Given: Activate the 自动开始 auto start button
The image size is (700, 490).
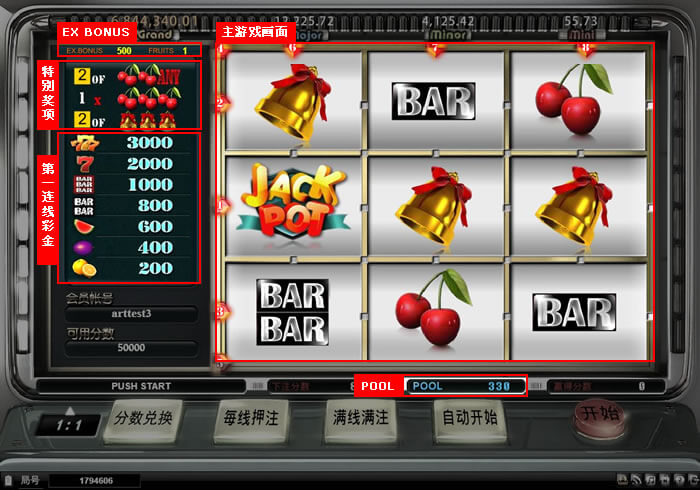Looking at the screenshot, I should click(x=470, y=419).
